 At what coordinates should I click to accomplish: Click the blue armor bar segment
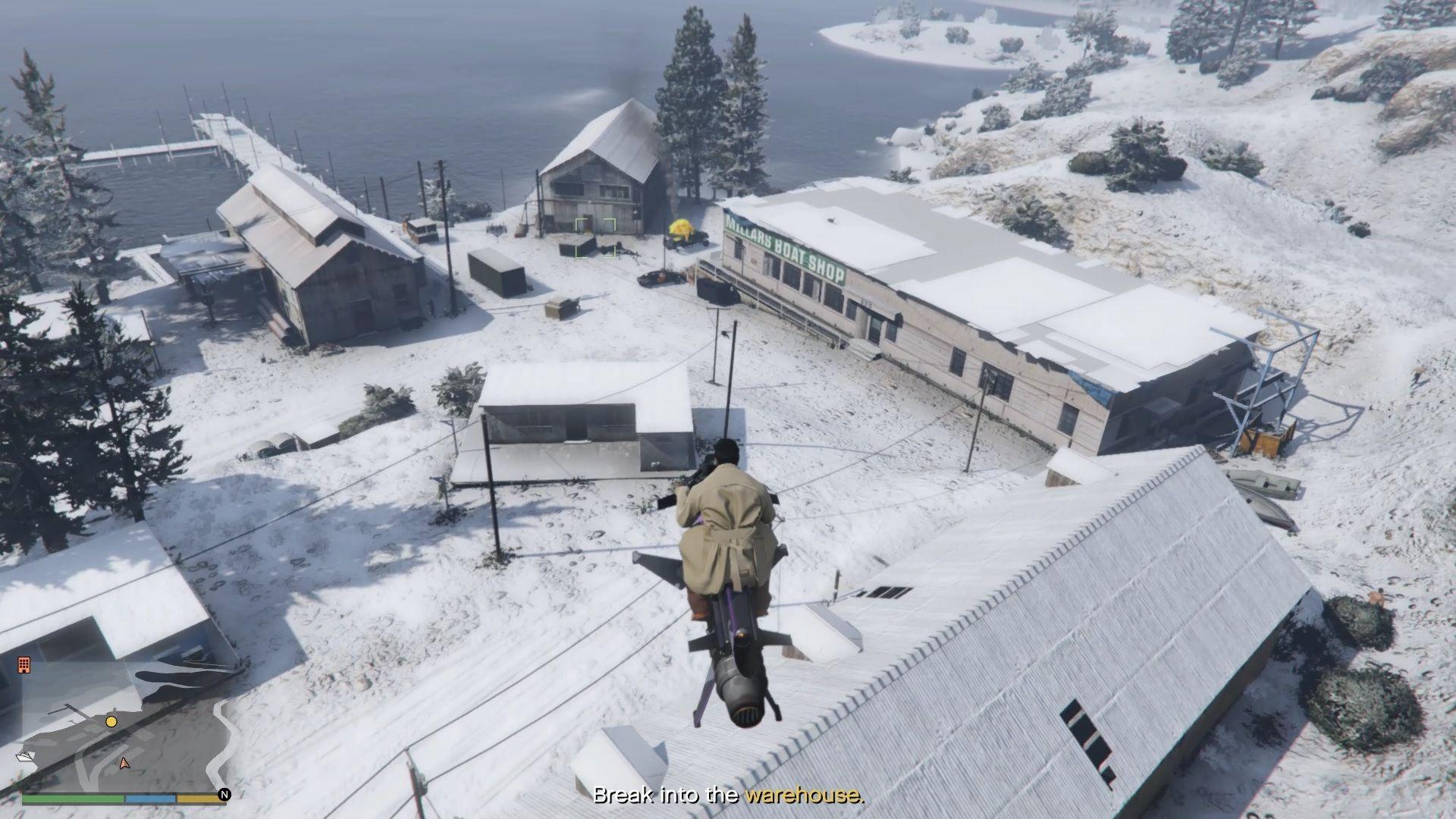(150, 799)
